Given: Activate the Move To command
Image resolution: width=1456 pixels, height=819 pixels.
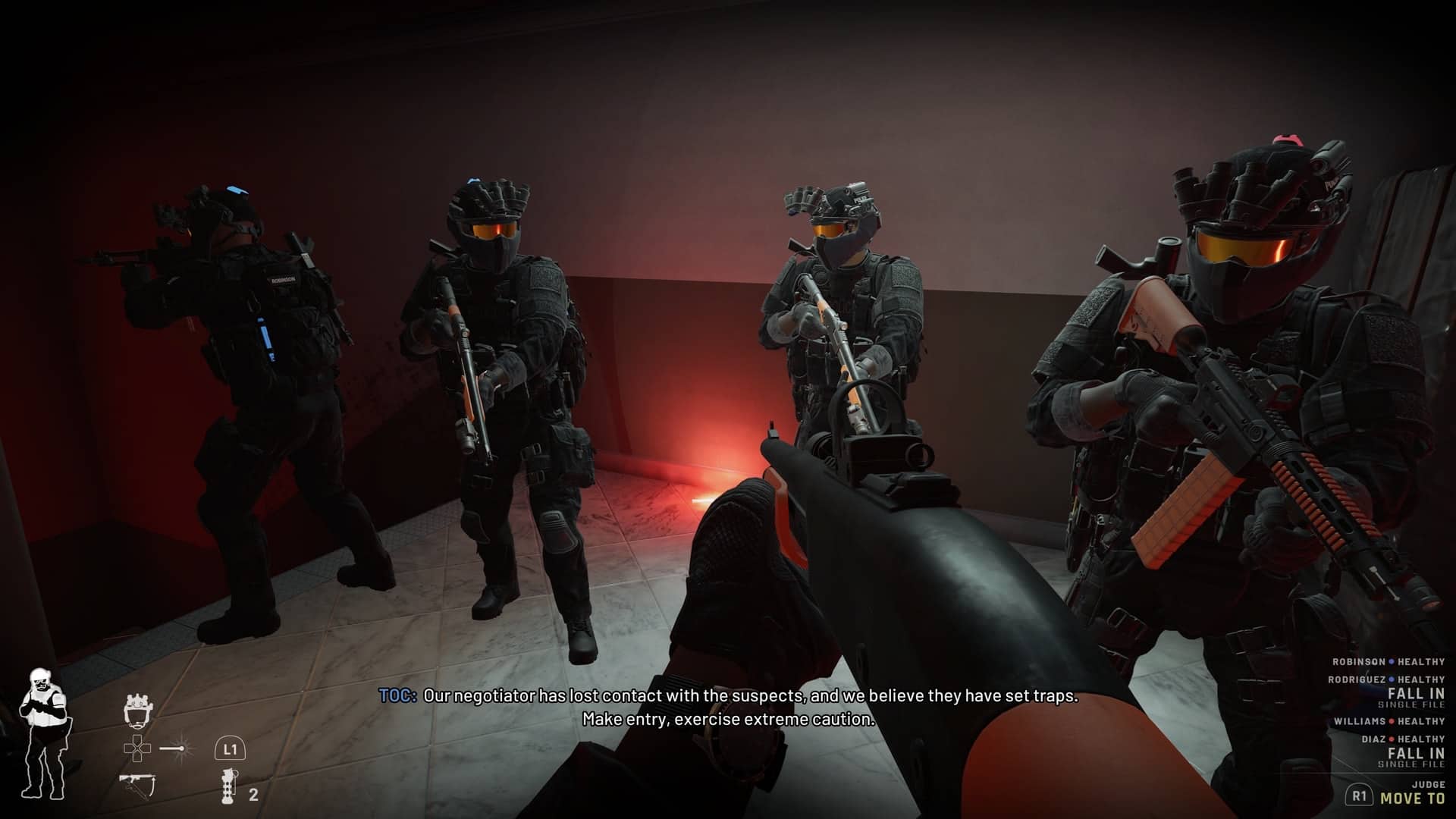Looking at the screenshot, I should [x=1412, y=798].
